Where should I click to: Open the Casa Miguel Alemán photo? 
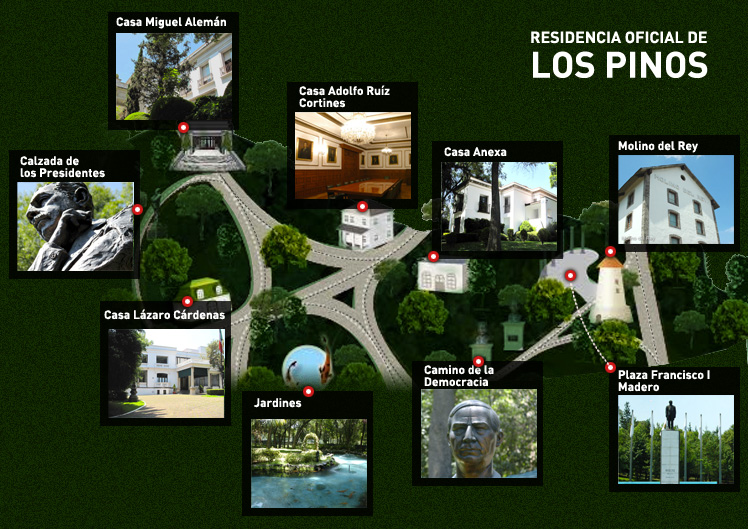(x=174, y=76)
